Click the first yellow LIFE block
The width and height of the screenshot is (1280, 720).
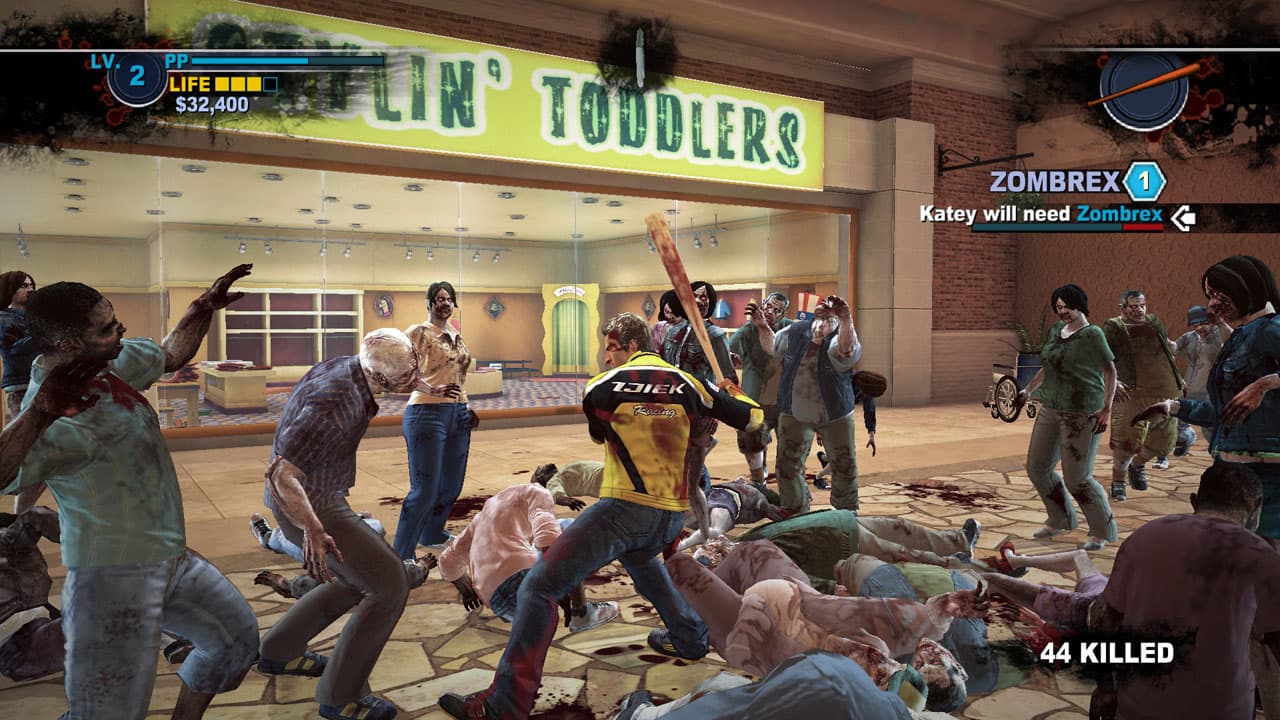(x=223, y=85)
